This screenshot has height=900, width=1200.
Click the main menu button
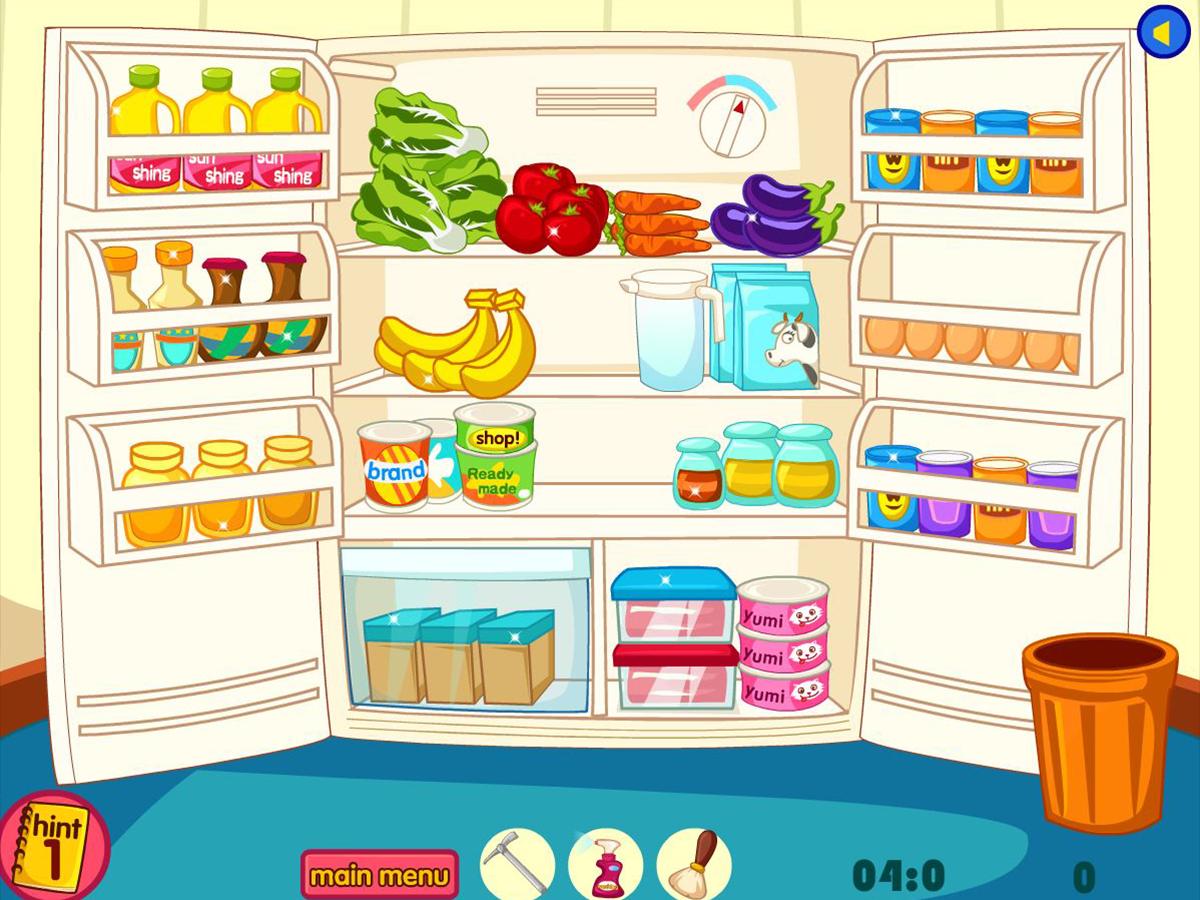380,876
